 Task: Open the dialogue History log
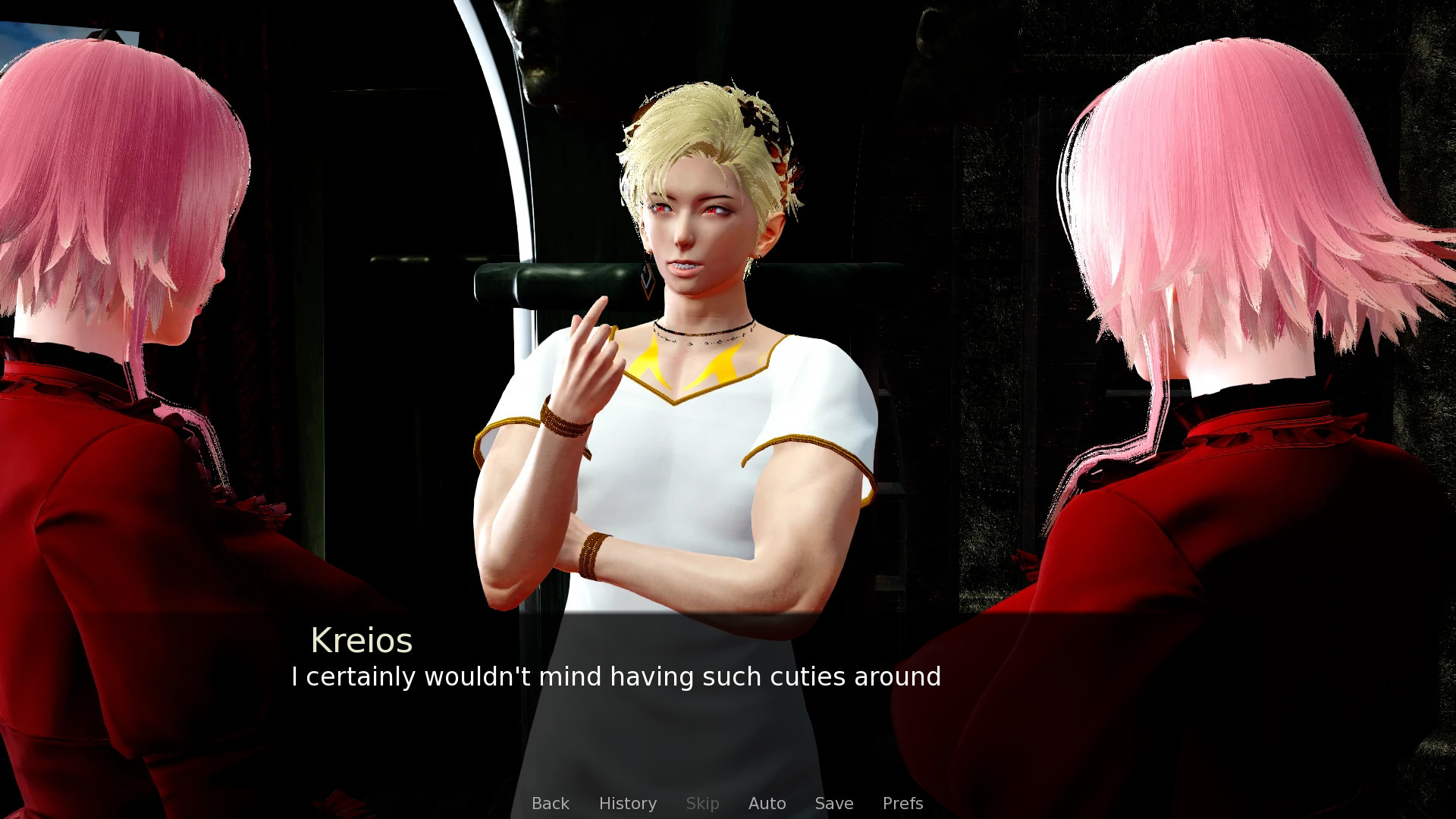point(627,803)
